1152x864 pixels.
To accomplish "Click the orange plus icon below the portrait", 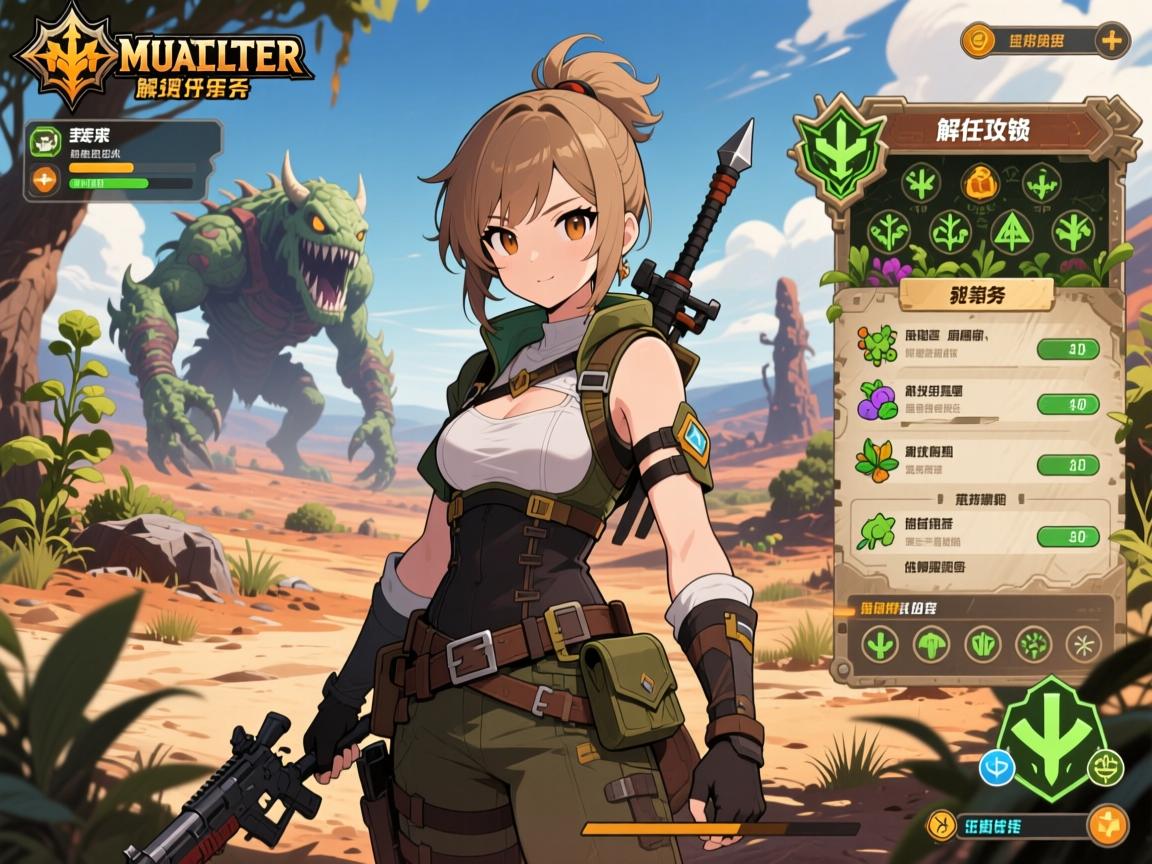I will 44,180.
